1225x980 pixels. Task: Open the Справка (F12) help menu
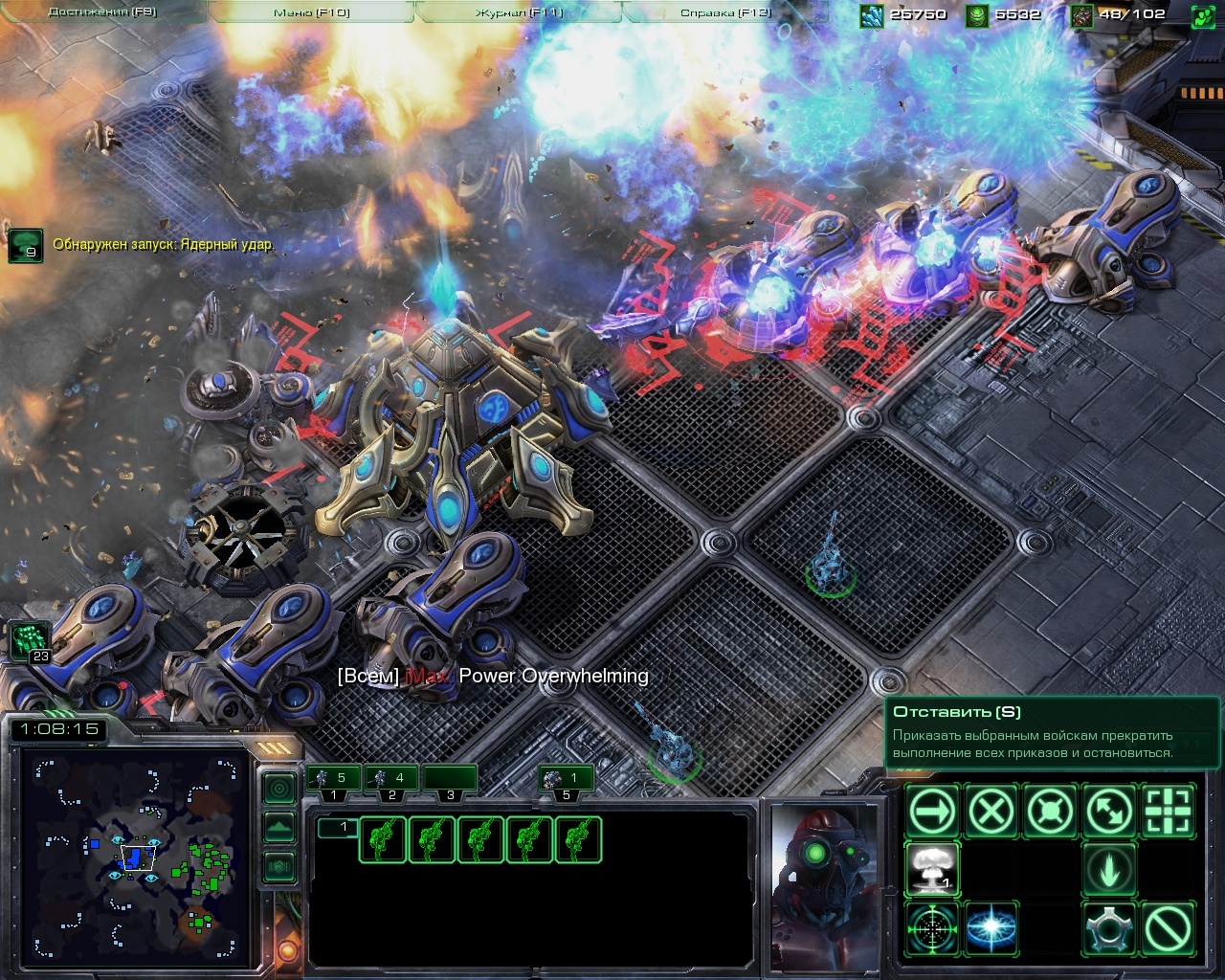pyautogui.click(x=725, y=12)
